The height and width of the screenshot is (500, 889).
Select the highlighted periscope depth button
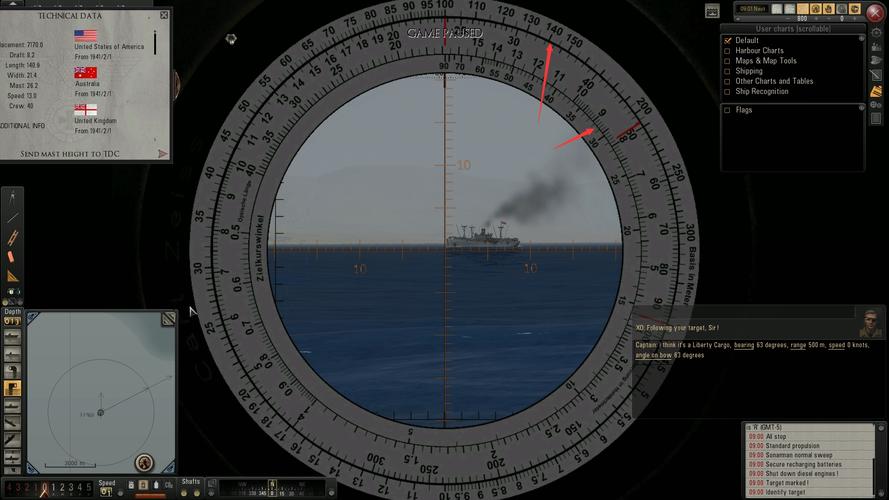[13, 388]
